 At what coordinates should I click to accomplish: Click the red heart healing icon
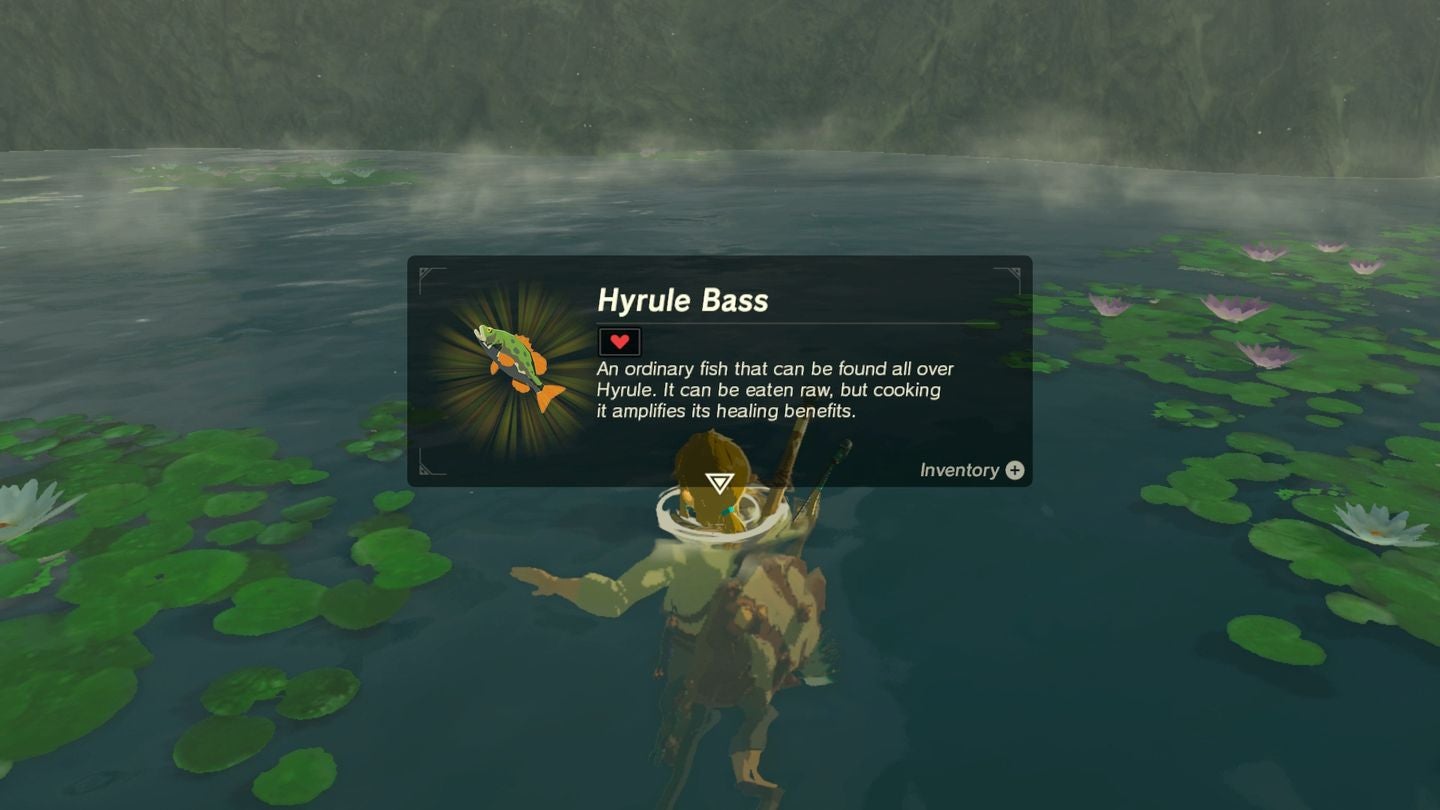point(620,341)
